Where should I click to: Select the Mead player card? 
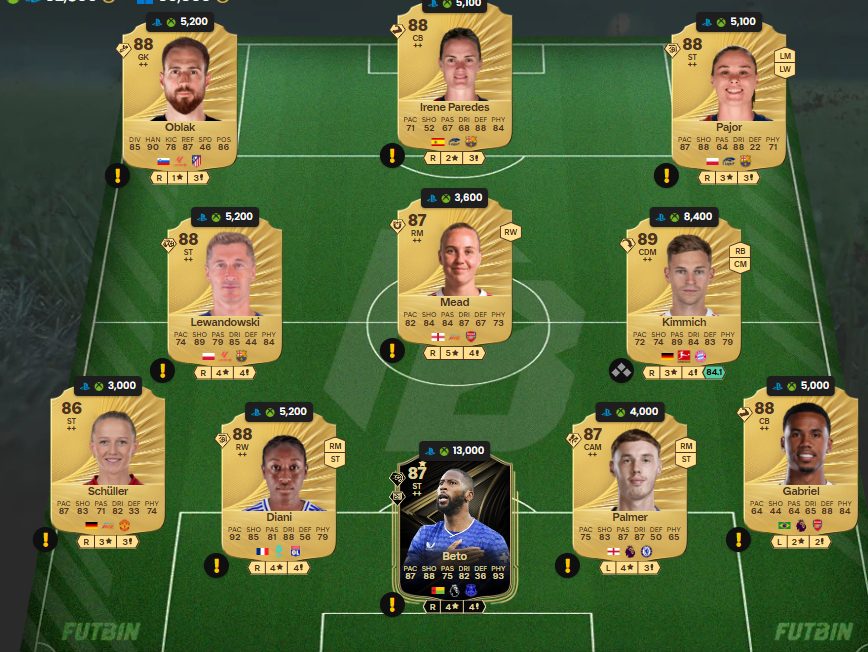click(454, 280)
